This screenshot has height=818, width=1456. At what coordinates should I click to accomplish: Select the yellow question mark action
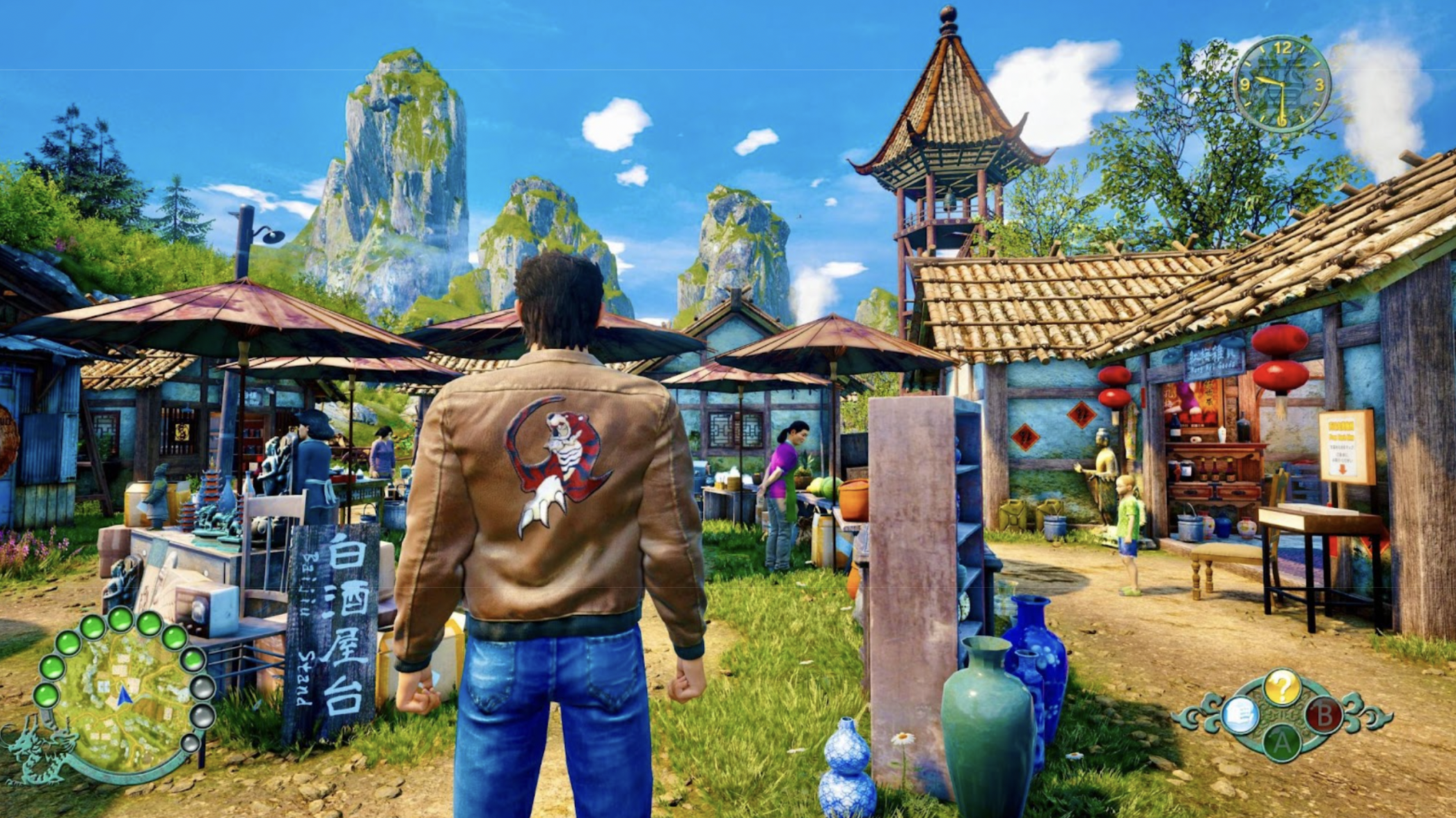tap(1281, 687)
